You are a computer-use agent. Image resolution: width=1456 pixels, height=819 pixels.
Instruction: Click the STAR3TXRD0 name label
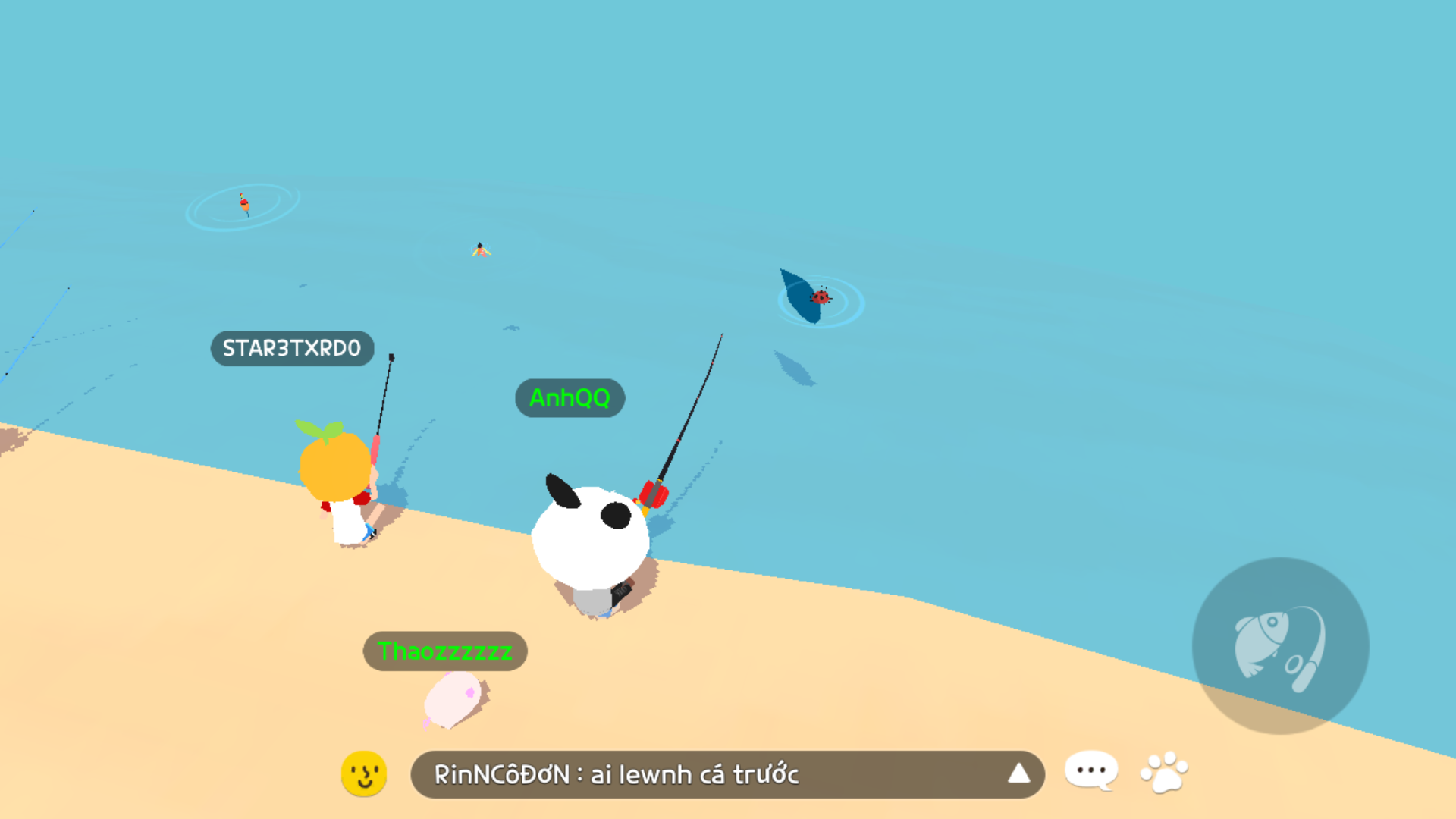pyautogui.click(x=291, y=349)
